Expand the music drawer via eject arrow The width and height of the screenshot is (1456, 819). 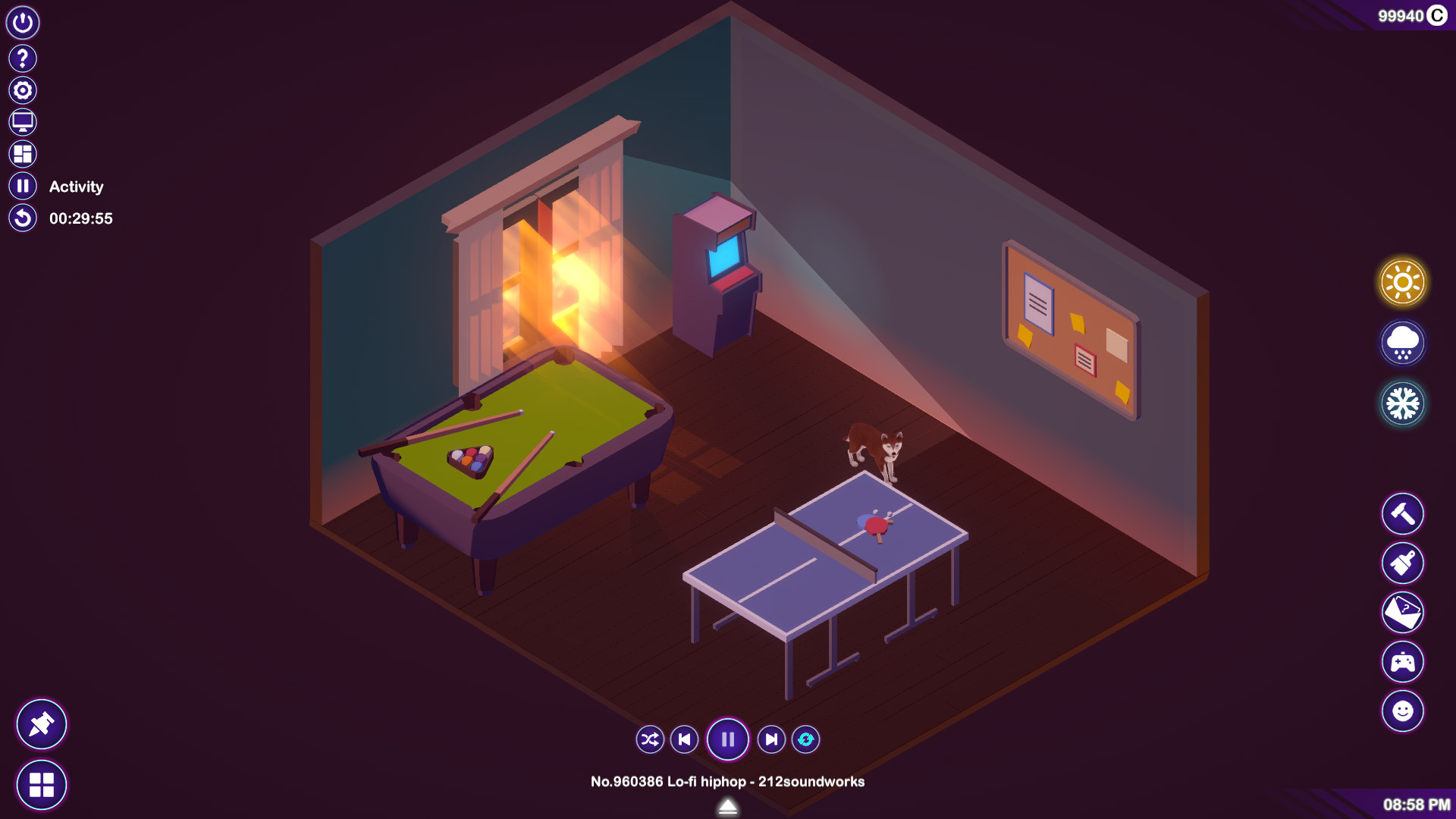(x=727, y=808)
